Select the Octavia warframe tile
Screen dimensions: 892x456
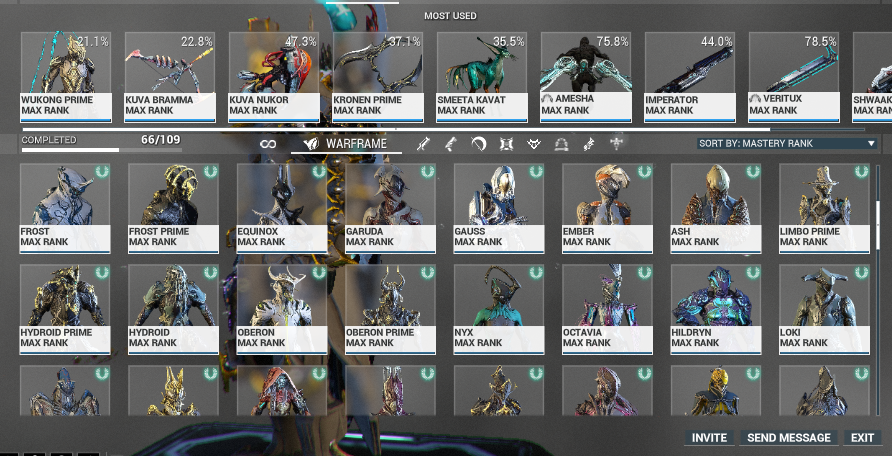click(607, 308)
